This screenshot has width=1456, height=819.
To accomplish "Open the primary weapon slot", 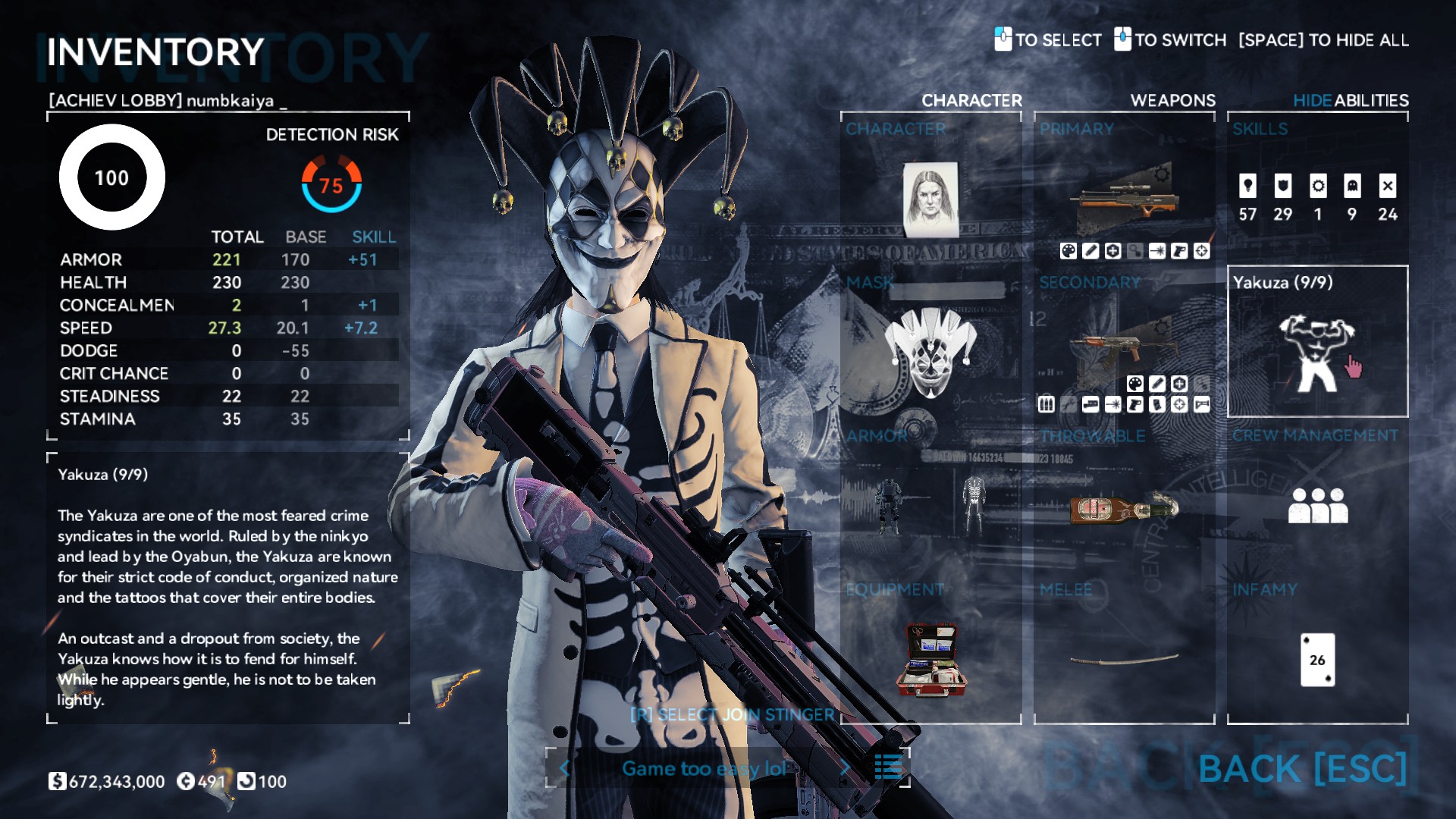I will pos(1124,199).
